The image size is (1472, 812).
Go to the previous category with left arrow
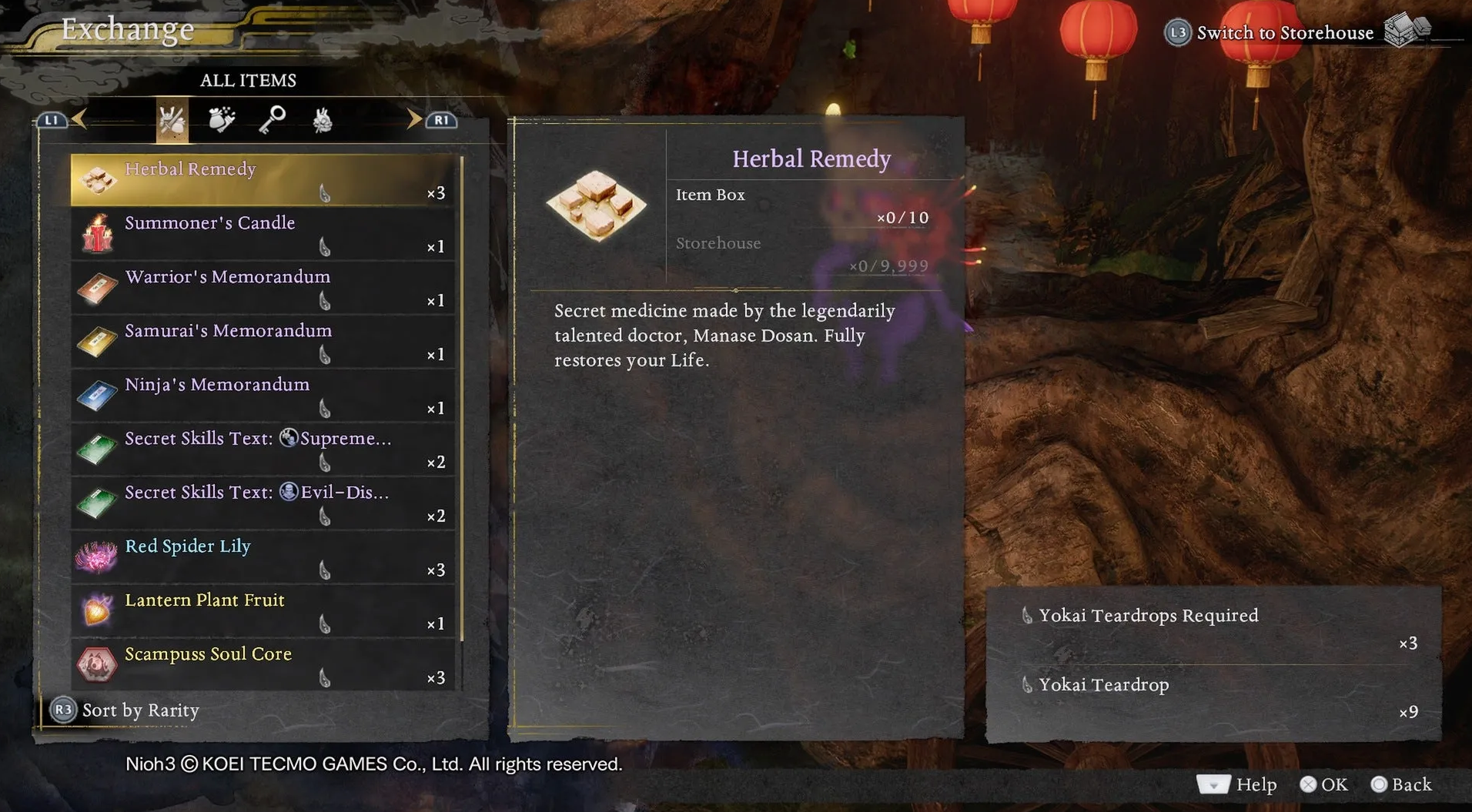[79, 119]
